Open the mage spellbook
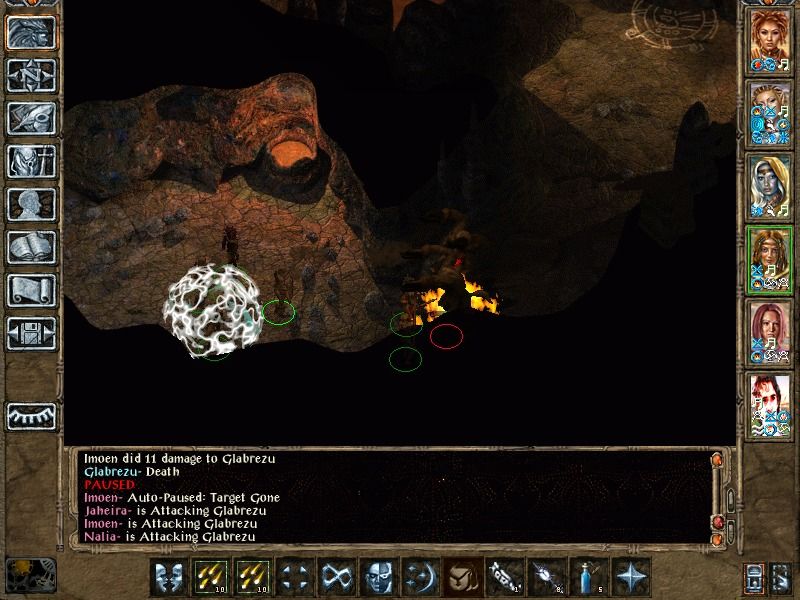 click(x=29, y=247)
